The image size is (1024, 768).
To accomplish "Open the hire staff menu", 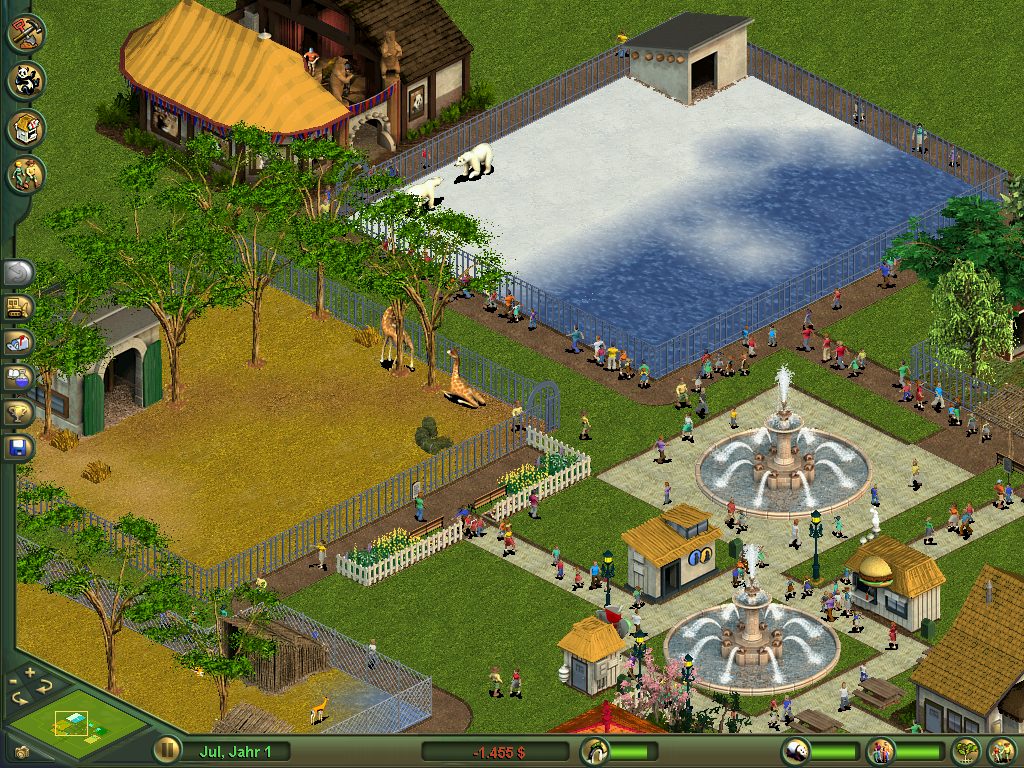I will (x=26, y=175).
